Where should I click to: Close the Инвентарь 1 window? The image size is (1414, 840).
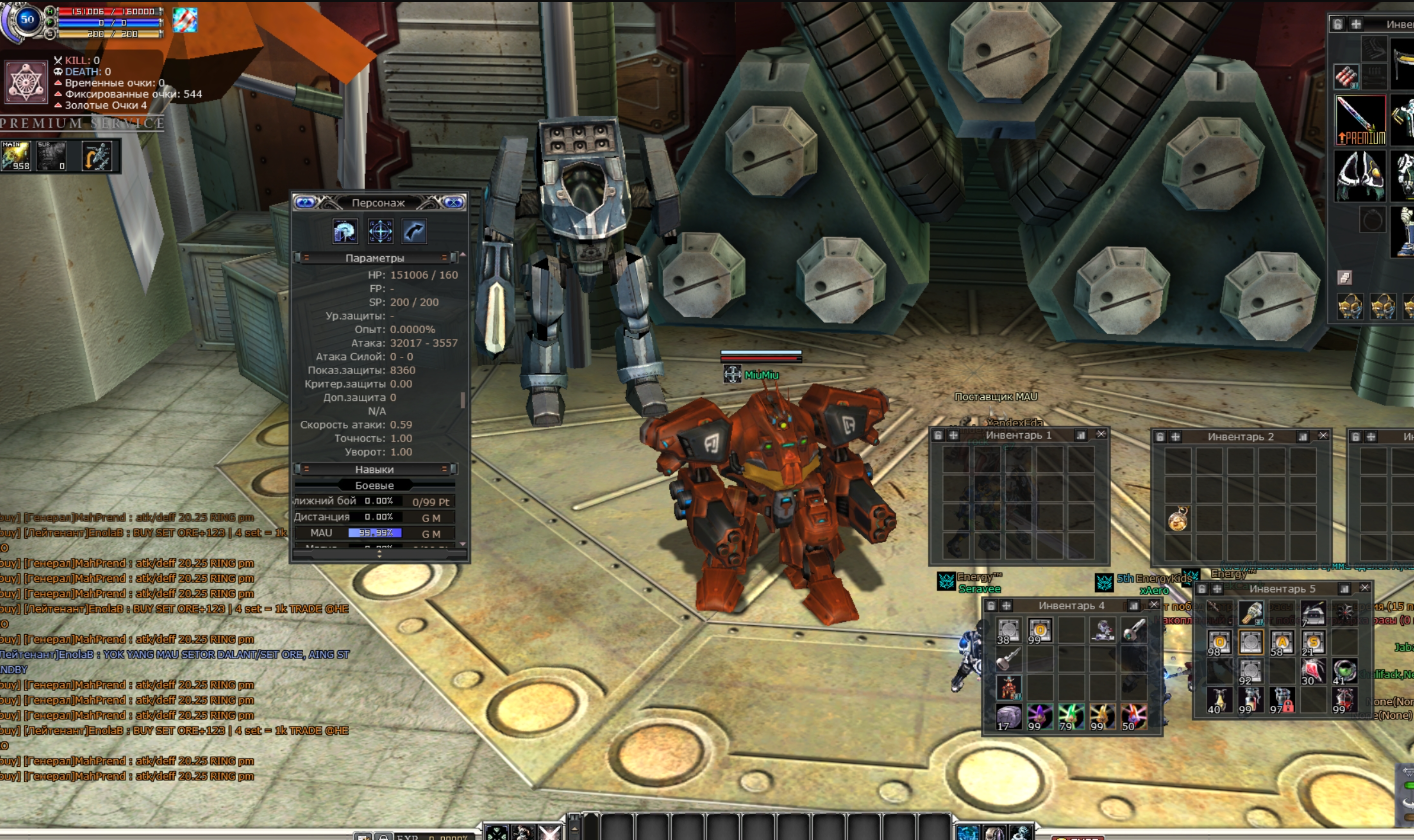pos(1101,435)
